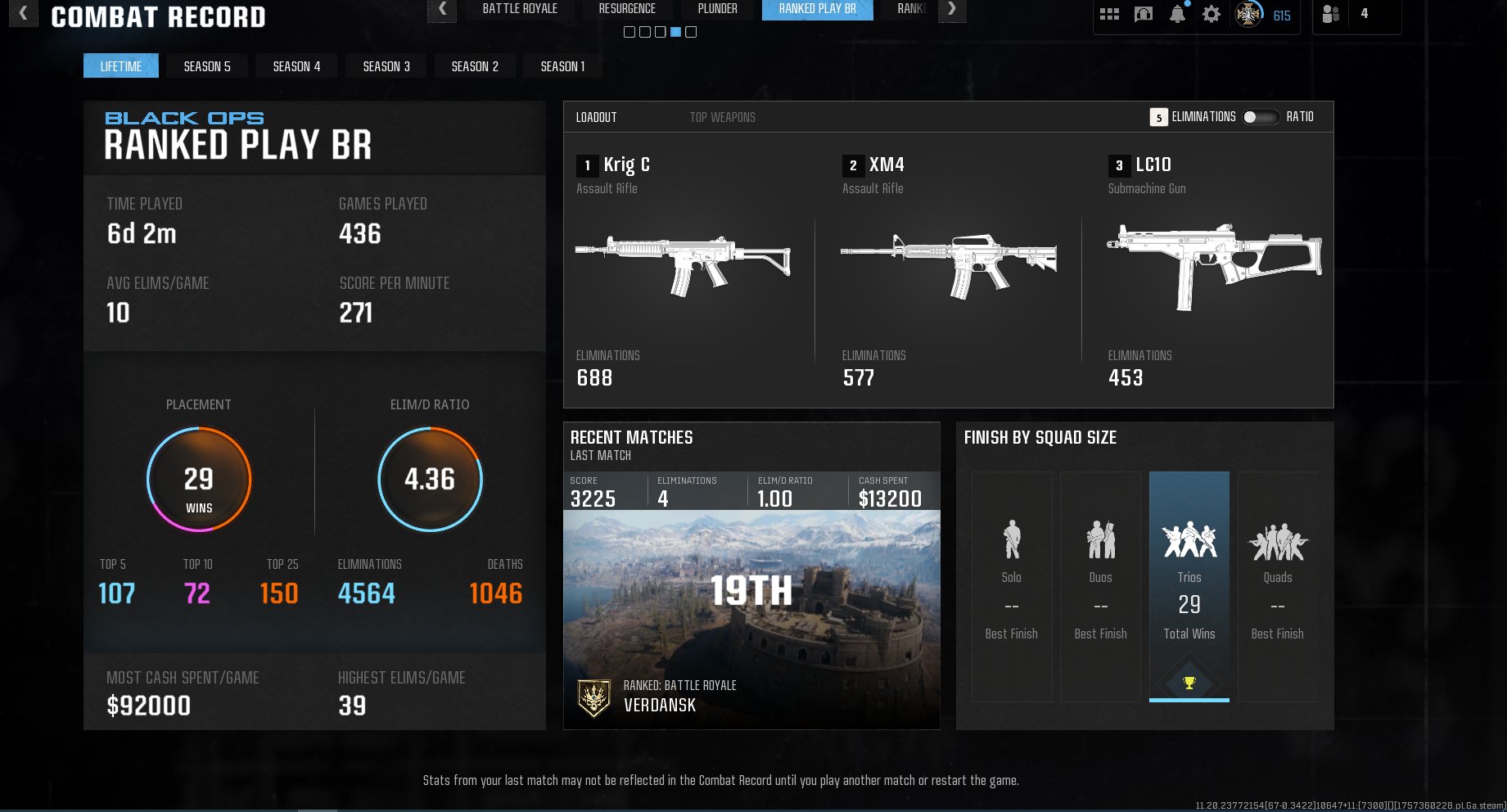Toggle Eliminations to Ratio switch
This screenshot has height=812, width=1507.
click(x=1260, y=117)
